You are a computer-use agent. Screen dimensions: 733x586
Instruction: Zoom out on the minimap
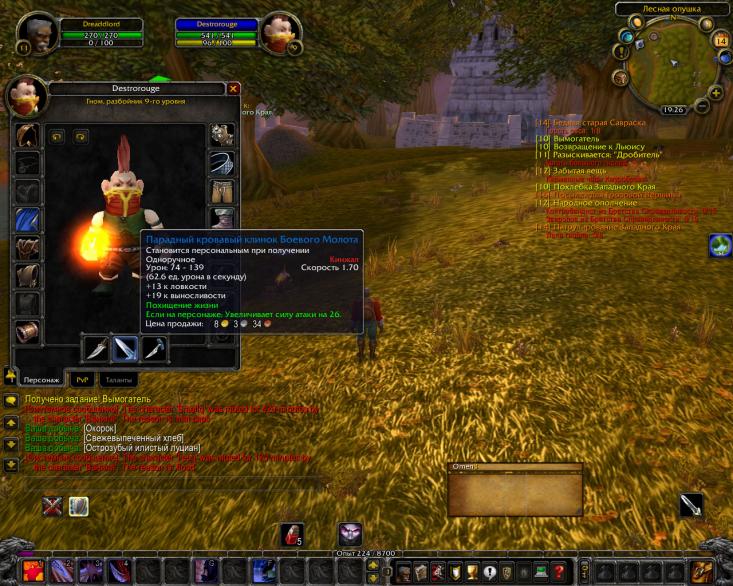tap(703, 107)
